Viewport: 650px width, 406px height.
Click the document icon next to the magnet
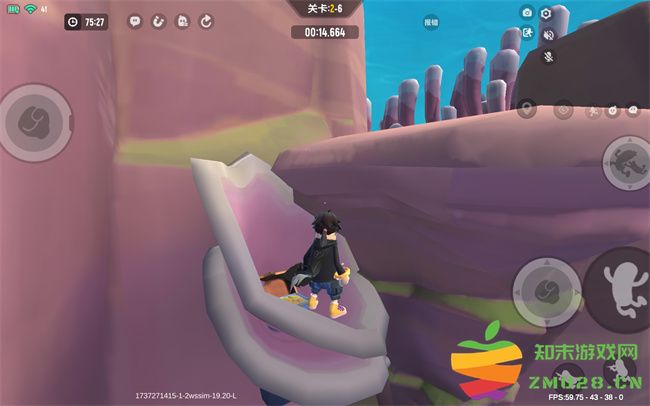coord(182,21)
